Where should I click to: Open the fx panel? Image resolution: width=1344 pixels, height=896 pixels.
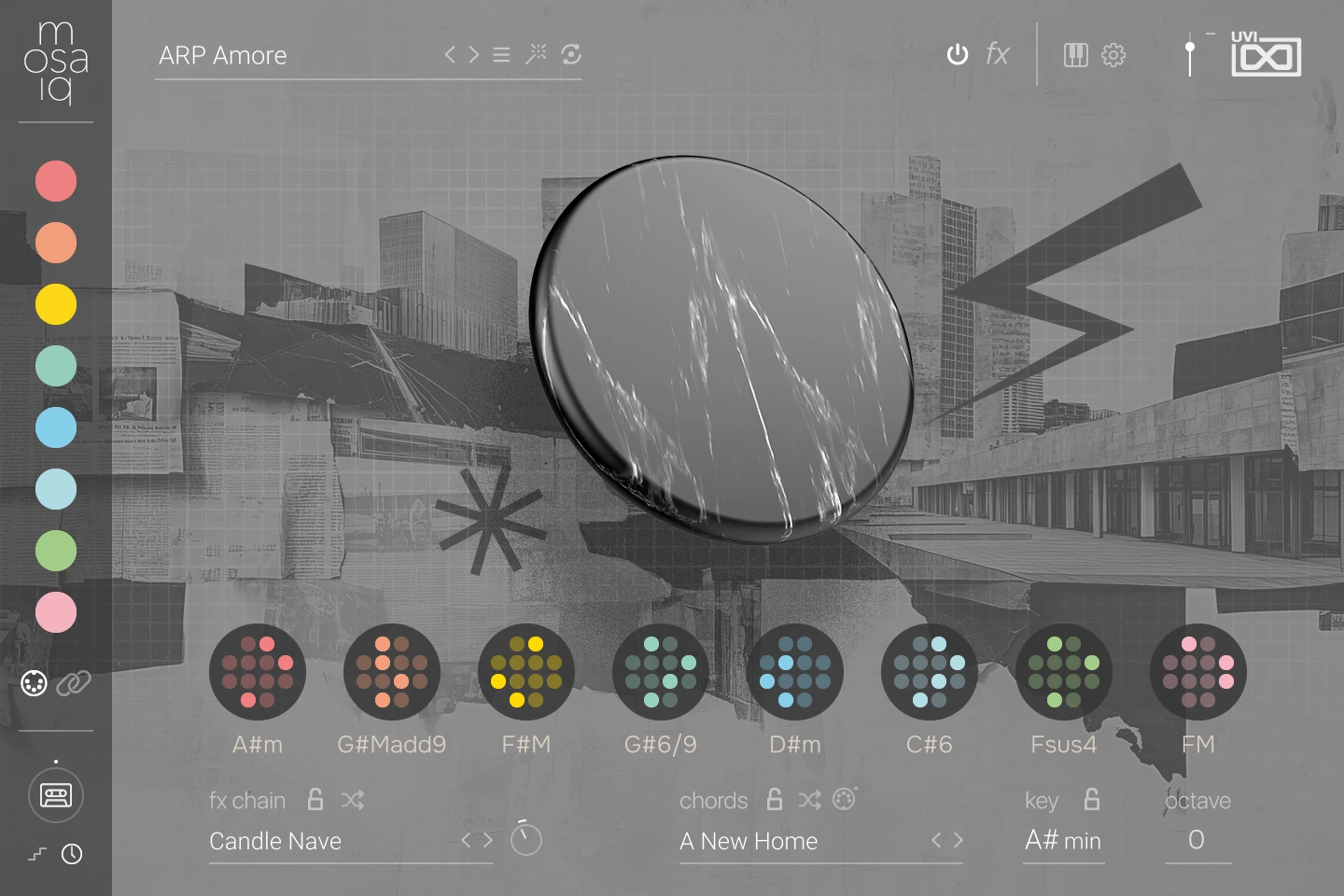click(x=998, y=55)
